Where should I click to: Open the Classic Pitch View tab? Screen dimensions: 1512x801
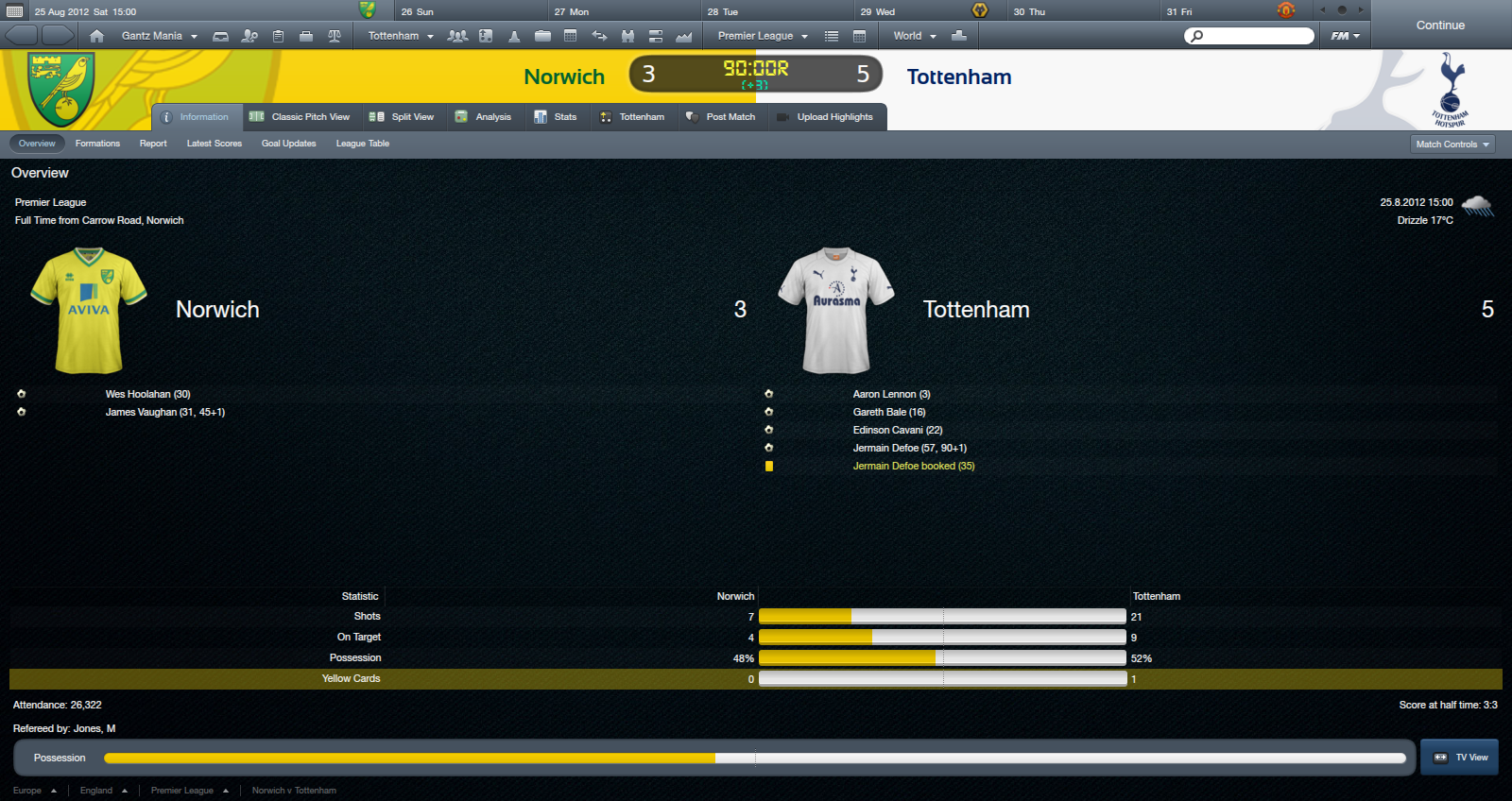(x=300, y=117)
